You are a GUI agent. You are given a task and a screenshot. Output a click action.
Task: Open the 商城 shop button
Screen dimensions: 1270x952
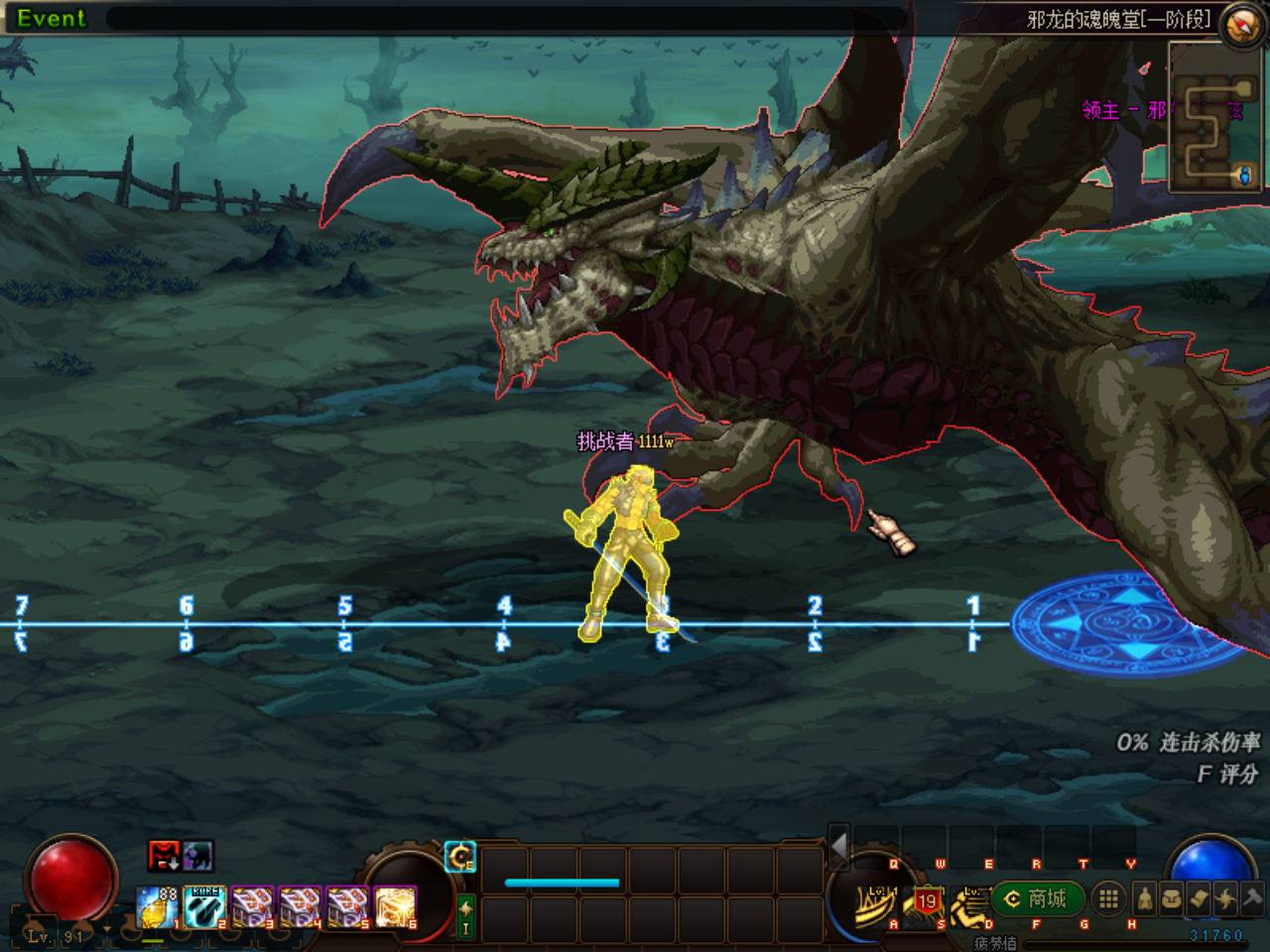tap(1037, 898)
